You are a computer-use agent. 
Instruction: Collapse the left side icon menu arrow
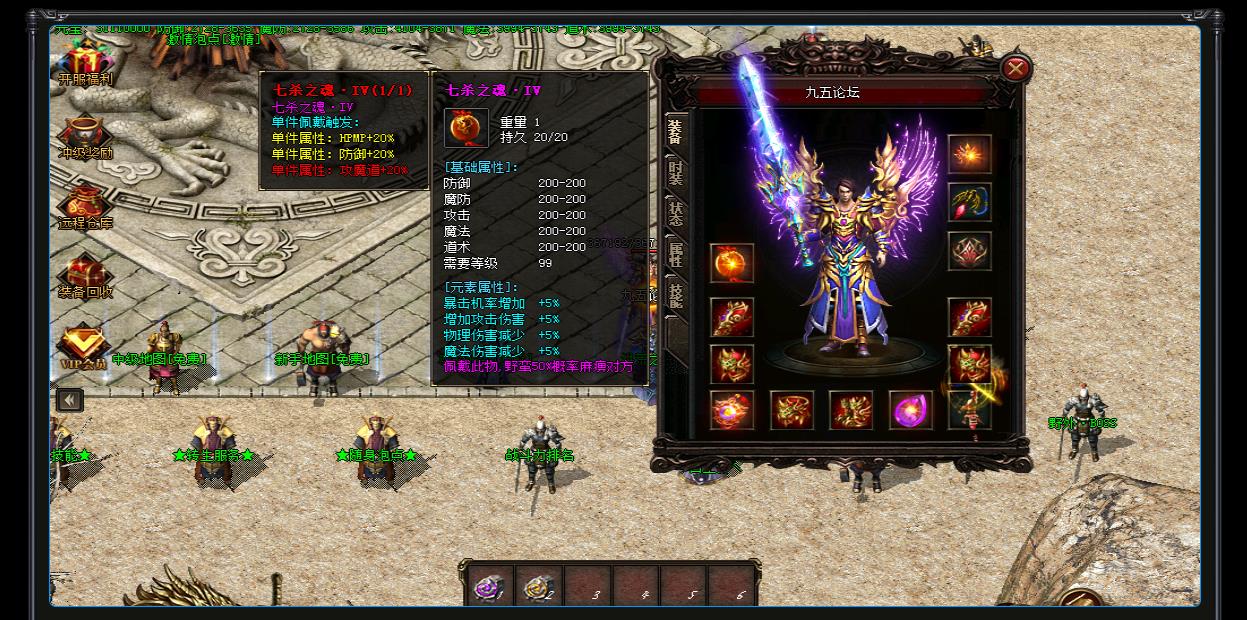[69, 400]
